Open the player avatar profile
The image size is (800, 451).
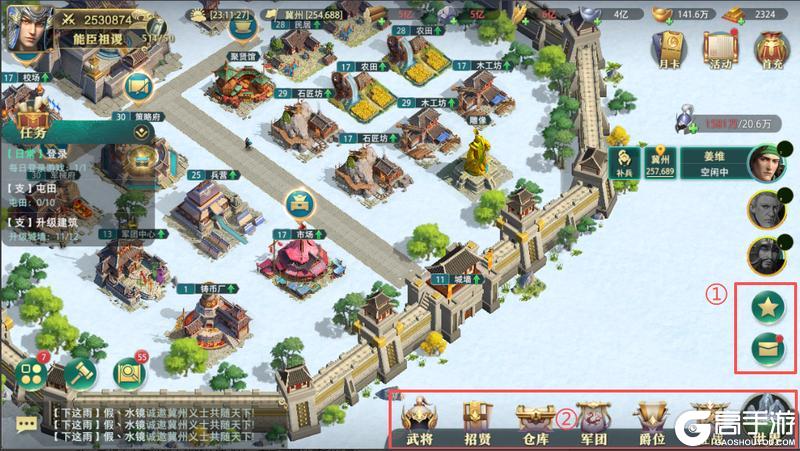[x=23, y=26]
